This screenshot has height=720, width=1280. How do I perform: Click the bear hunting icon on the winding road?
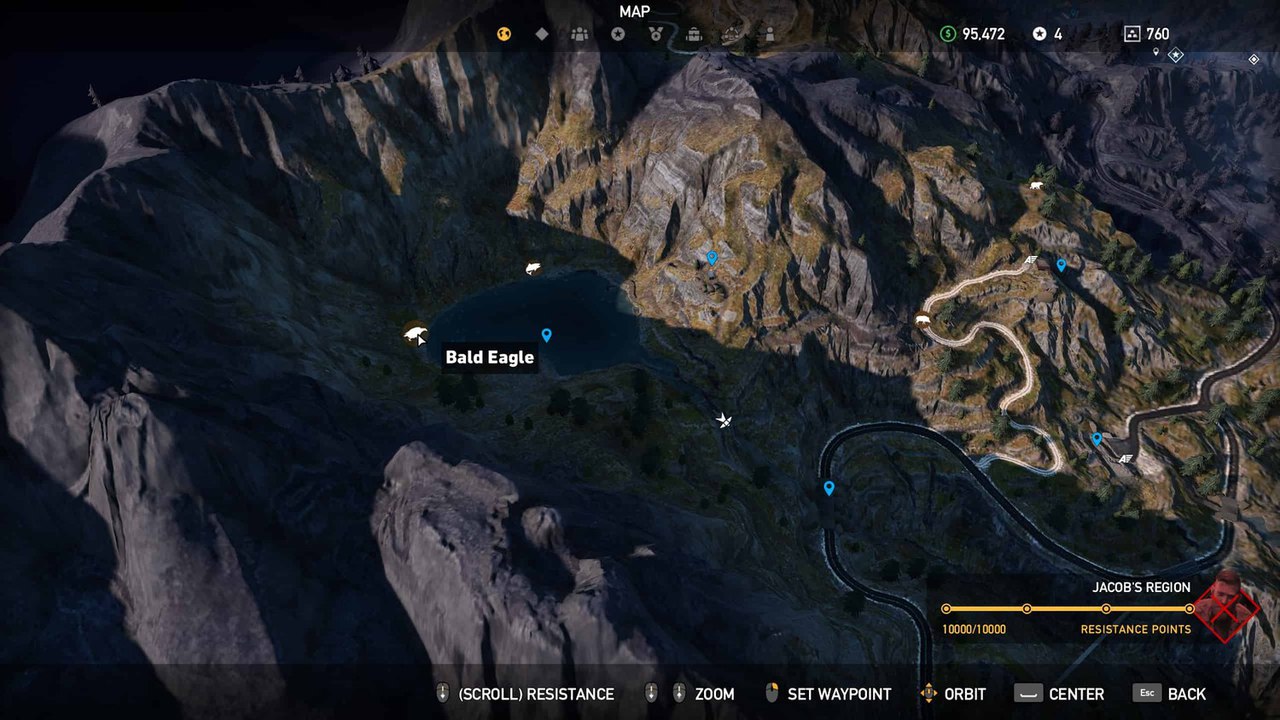point(922,319)
